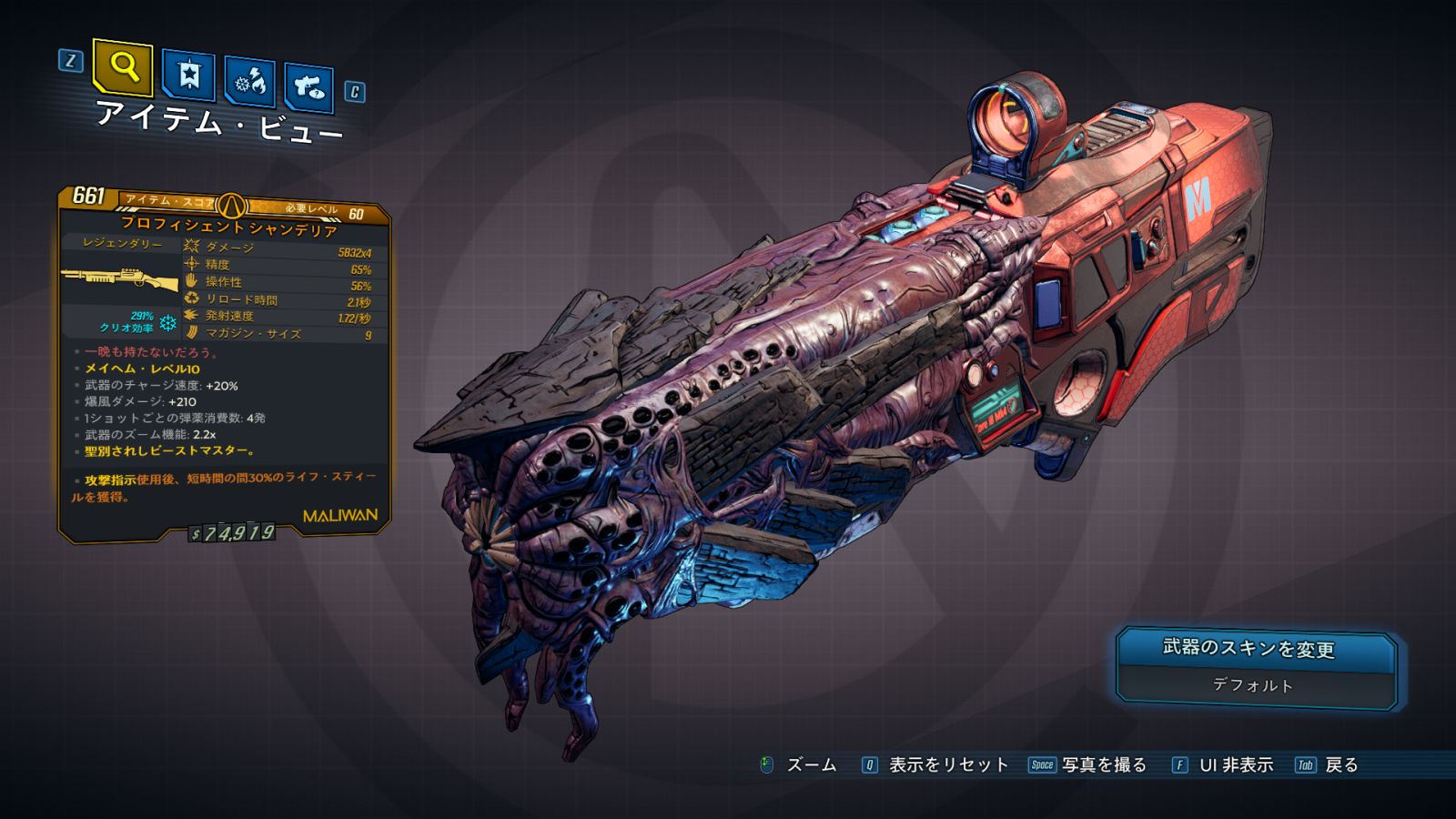The width and height of the screenshot is (1456, 819).
Task: Choose the デフォルト weapon skin option
Action: point(1253,685)
